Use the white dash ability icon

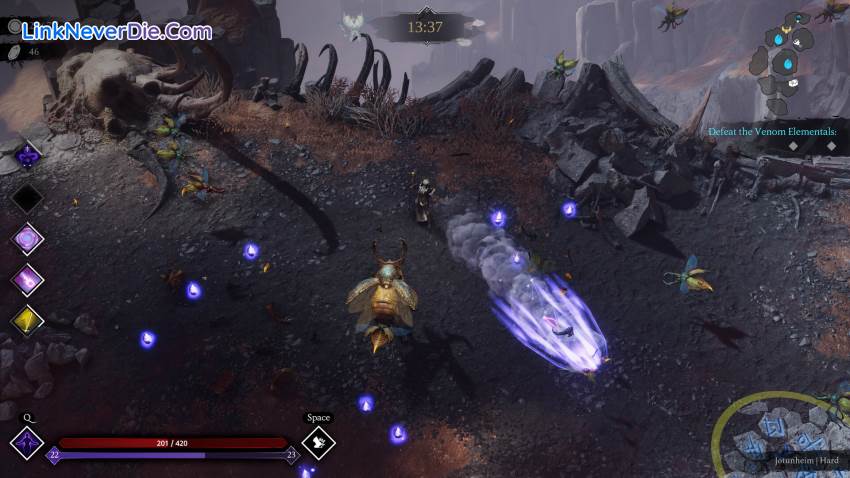click(318, 441)
